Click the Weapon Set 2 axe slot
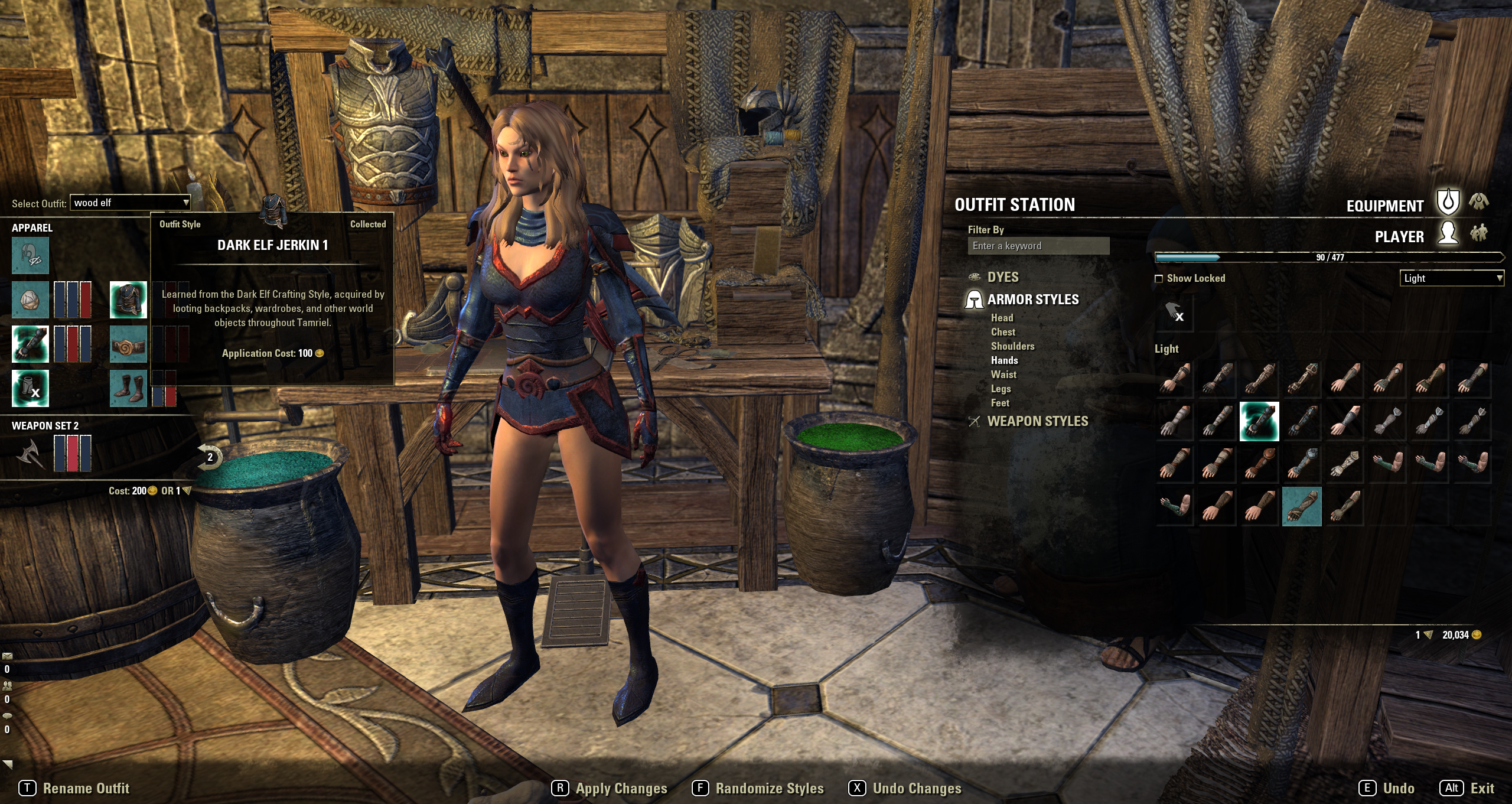Viewport: 1512px width, 804px height. [x=30, y=454]
